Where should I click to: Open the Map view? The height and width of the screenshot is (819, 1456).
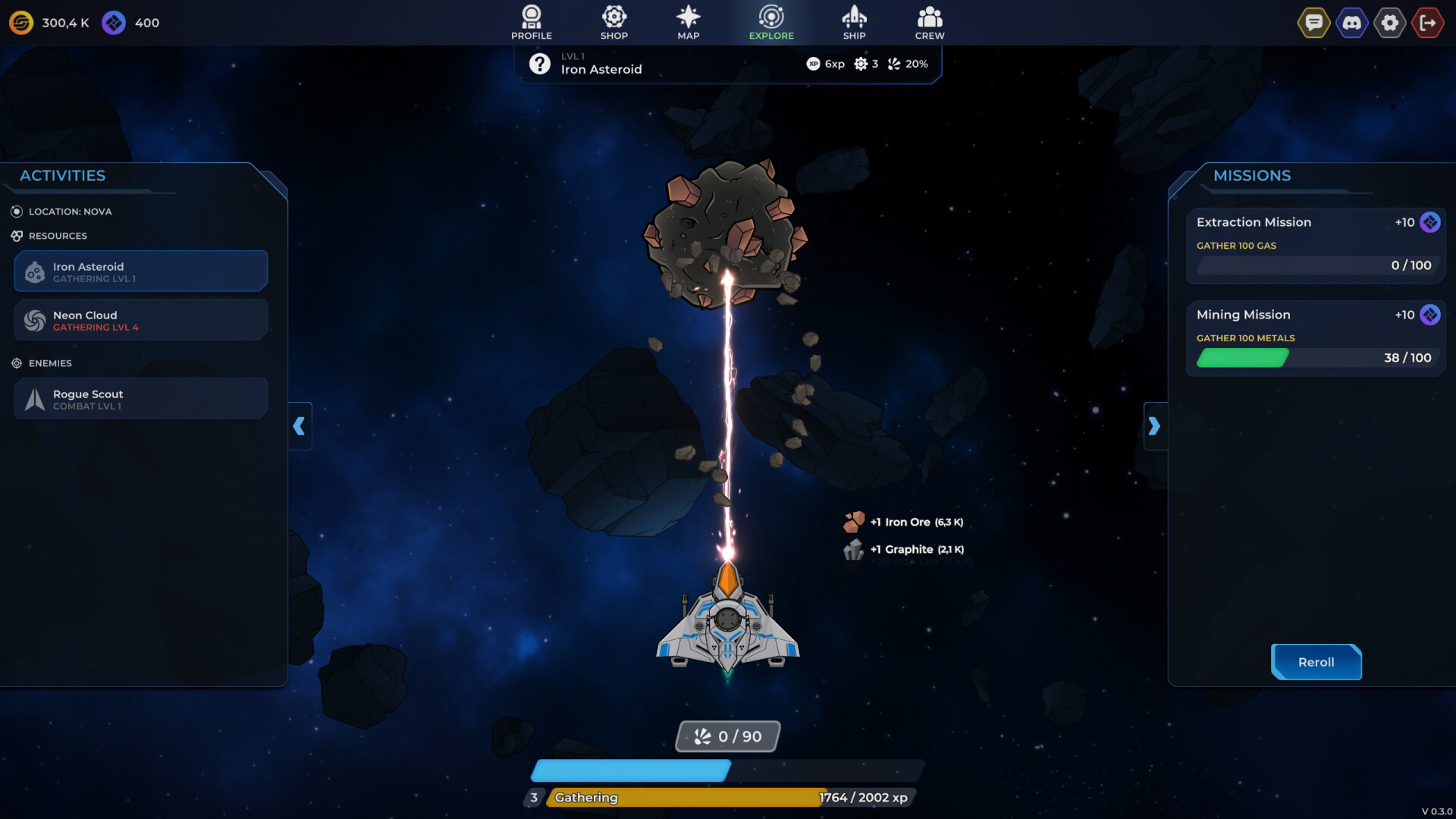pyautogui.click(x=688, y=22)
